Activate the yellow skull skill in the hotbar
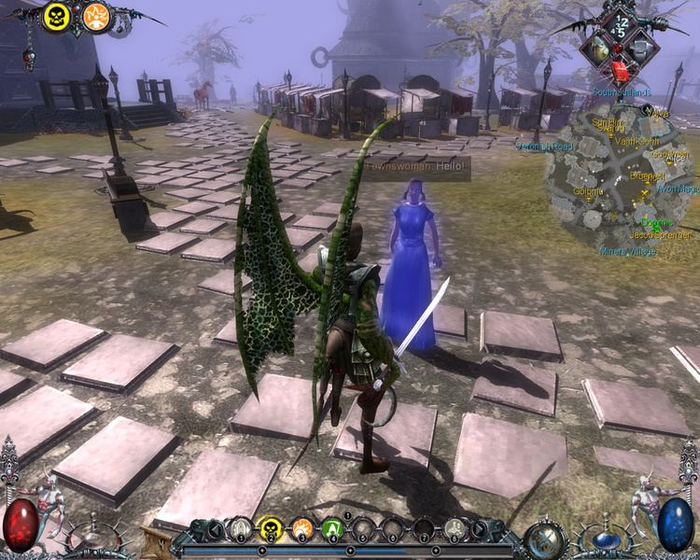Viewport: 700px width, 560px height. pyautogui.click(x=271, y=528)
